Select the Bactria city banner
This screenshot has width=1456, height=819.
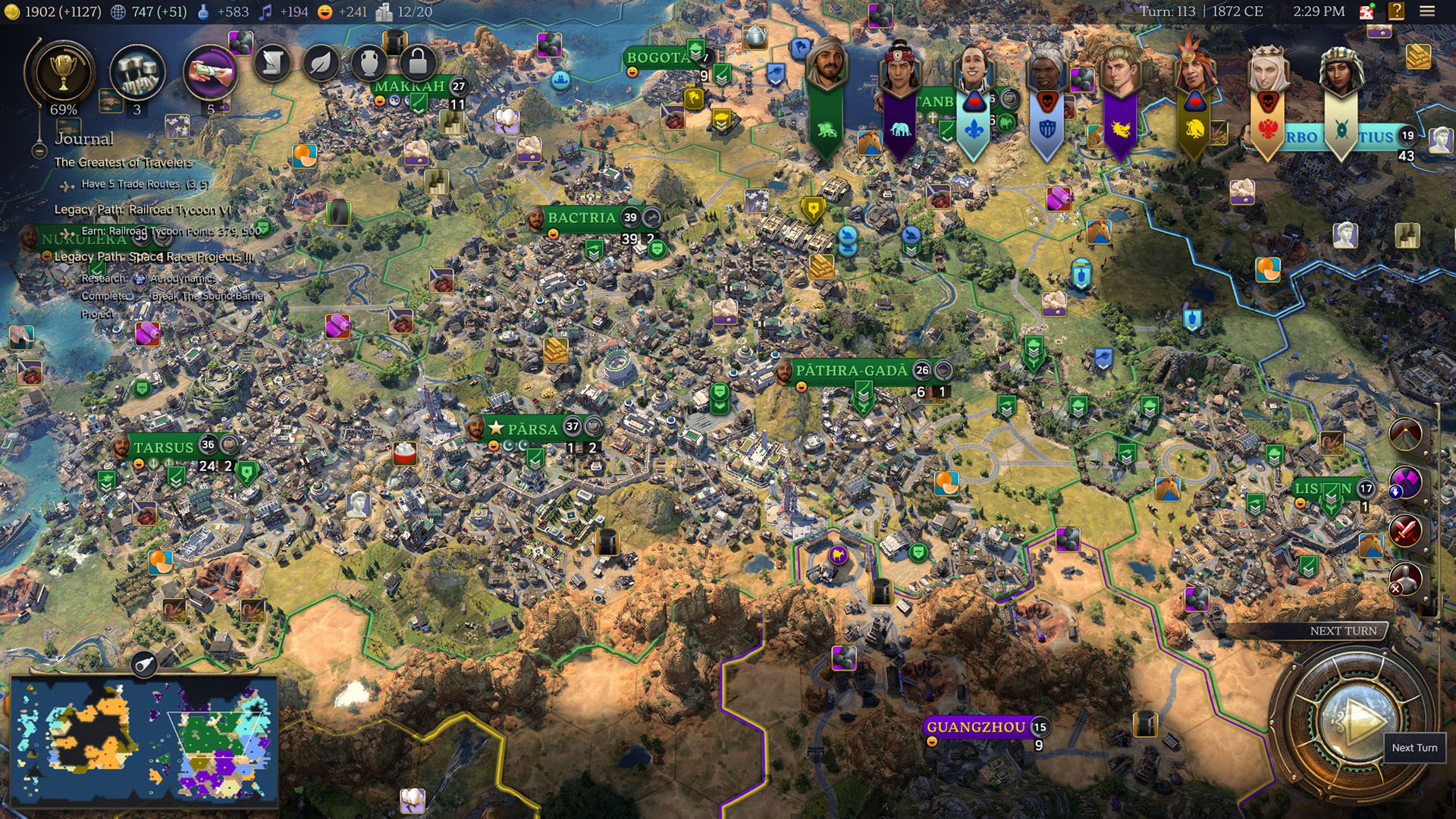(582, 218)
